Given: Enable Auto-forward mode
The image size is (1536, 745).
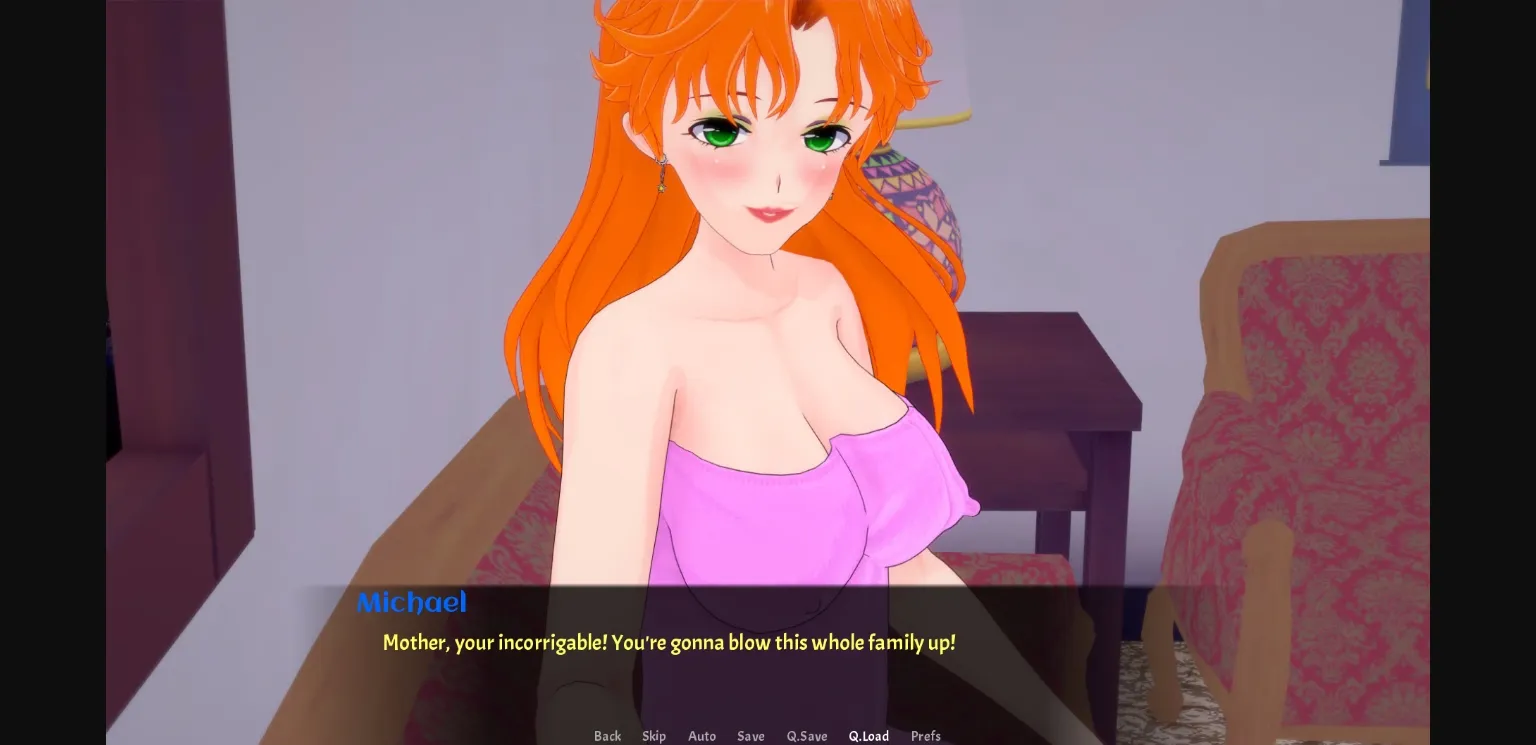Looking at the screenshot, I should pos(701,736).
